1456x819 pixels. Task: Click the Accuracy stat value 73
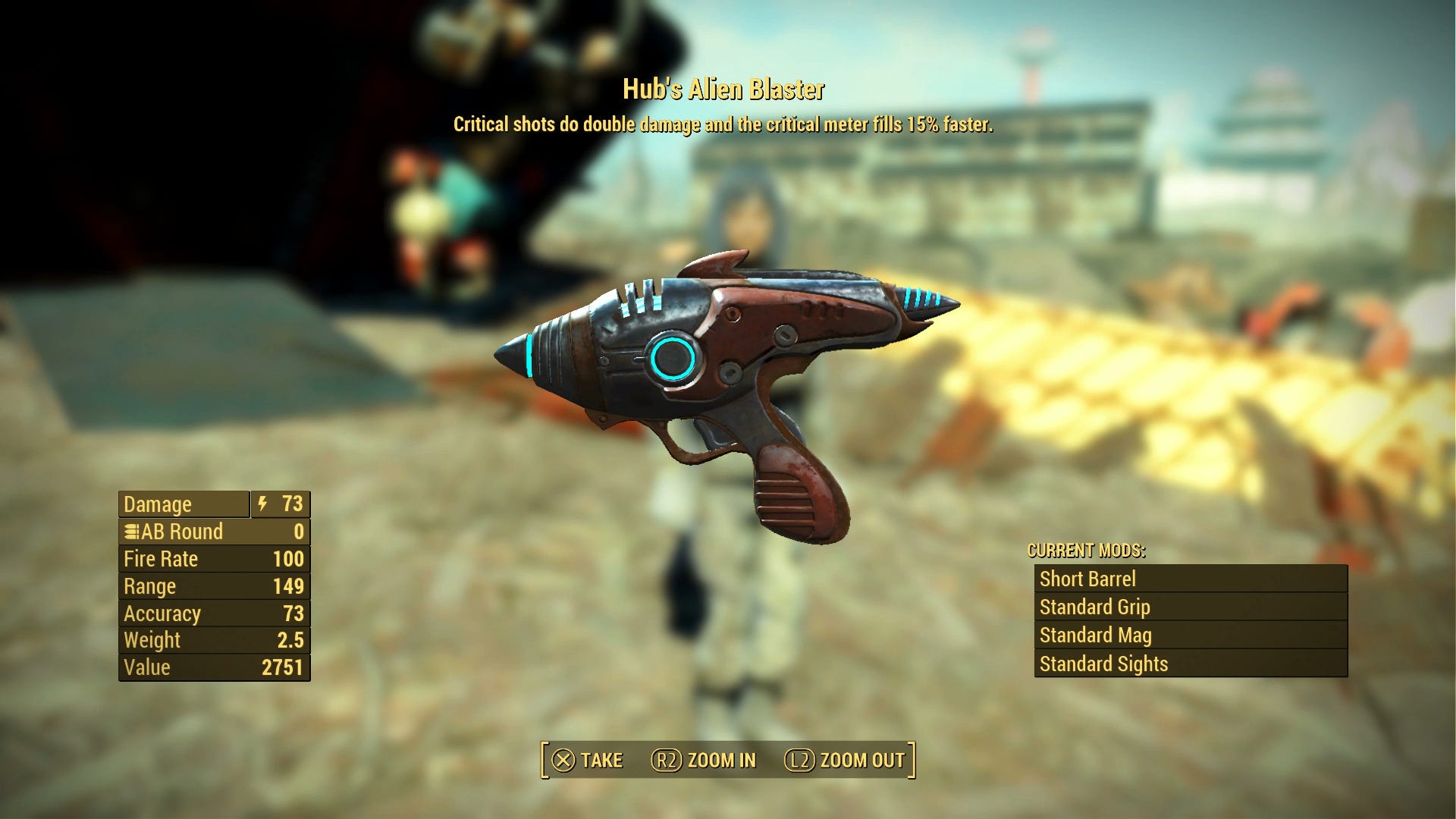pyautogui.click(x=294, y=613)
